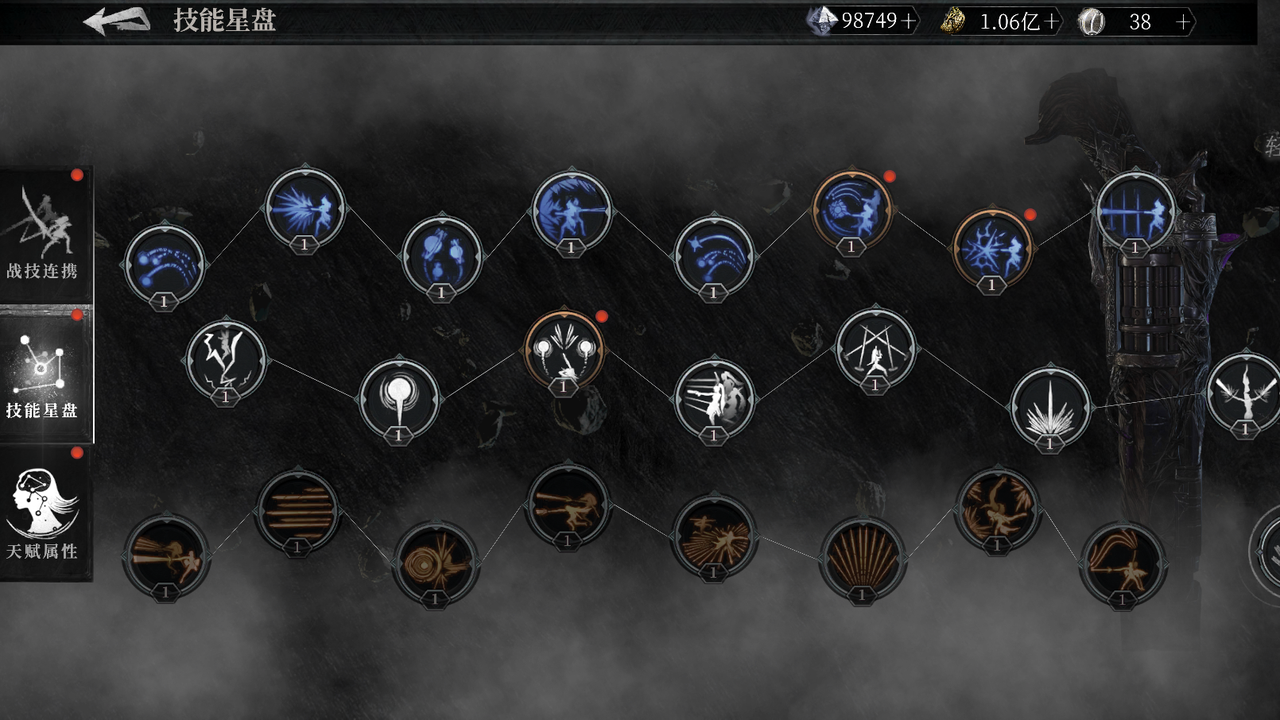
Task: Select the white crossed spears skill node
Action: tap(875, 348)
